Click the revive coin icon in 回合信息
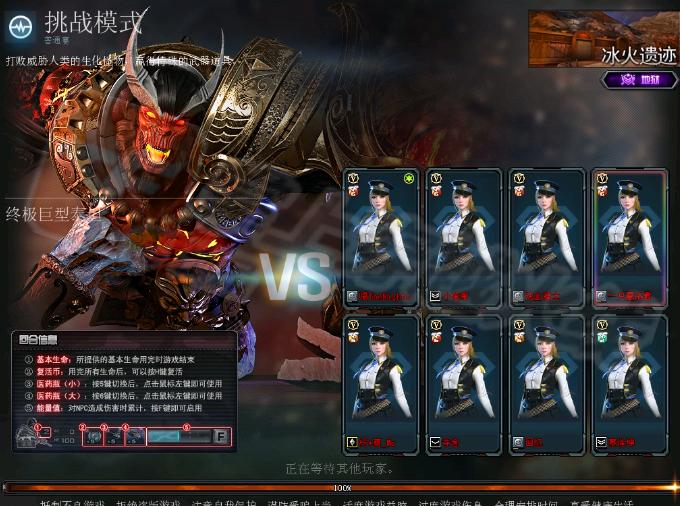Screen dimensions: 680x506 (x=92, y=437)
